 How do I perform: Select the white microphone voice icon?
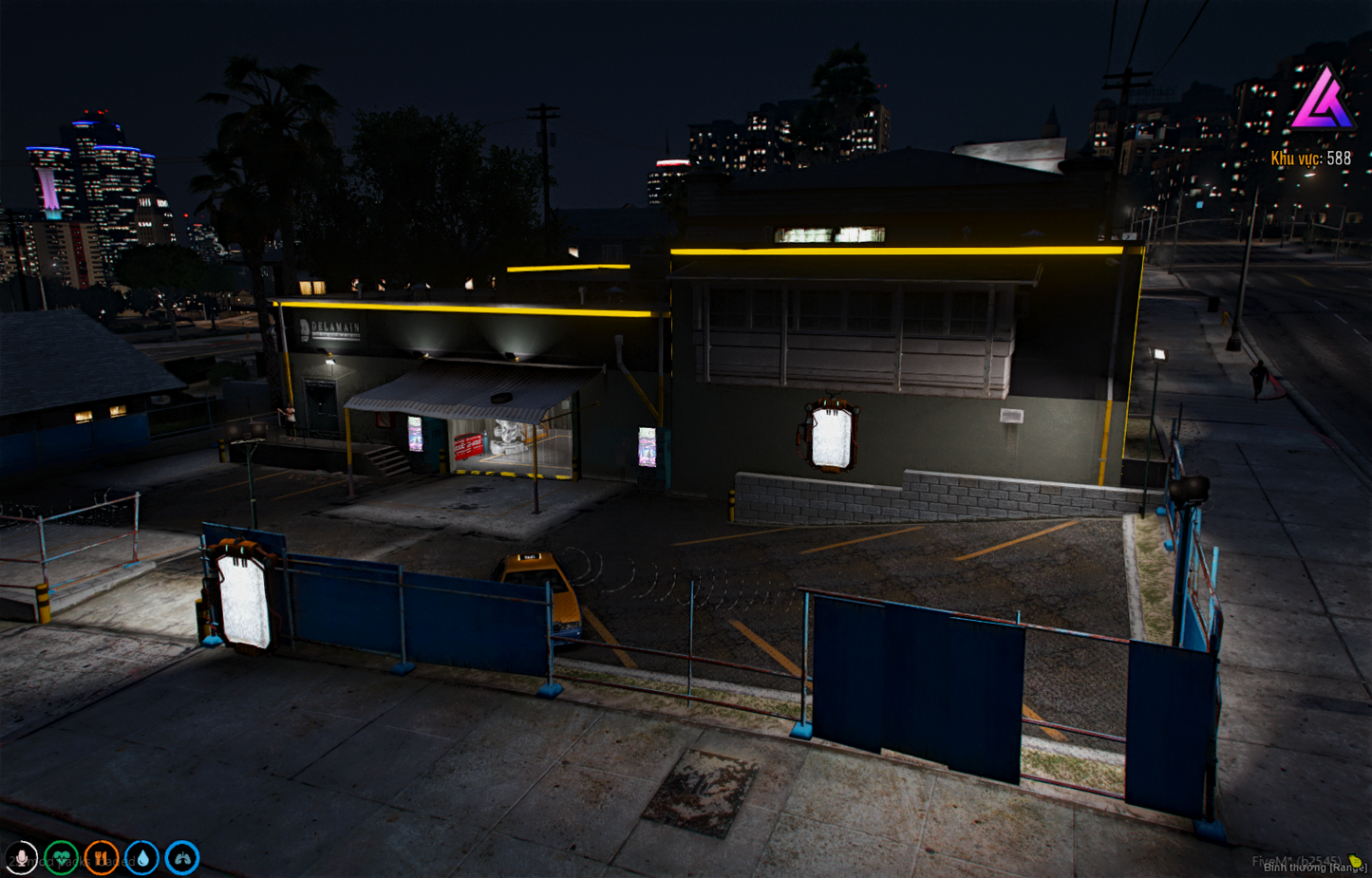point(21,857)
